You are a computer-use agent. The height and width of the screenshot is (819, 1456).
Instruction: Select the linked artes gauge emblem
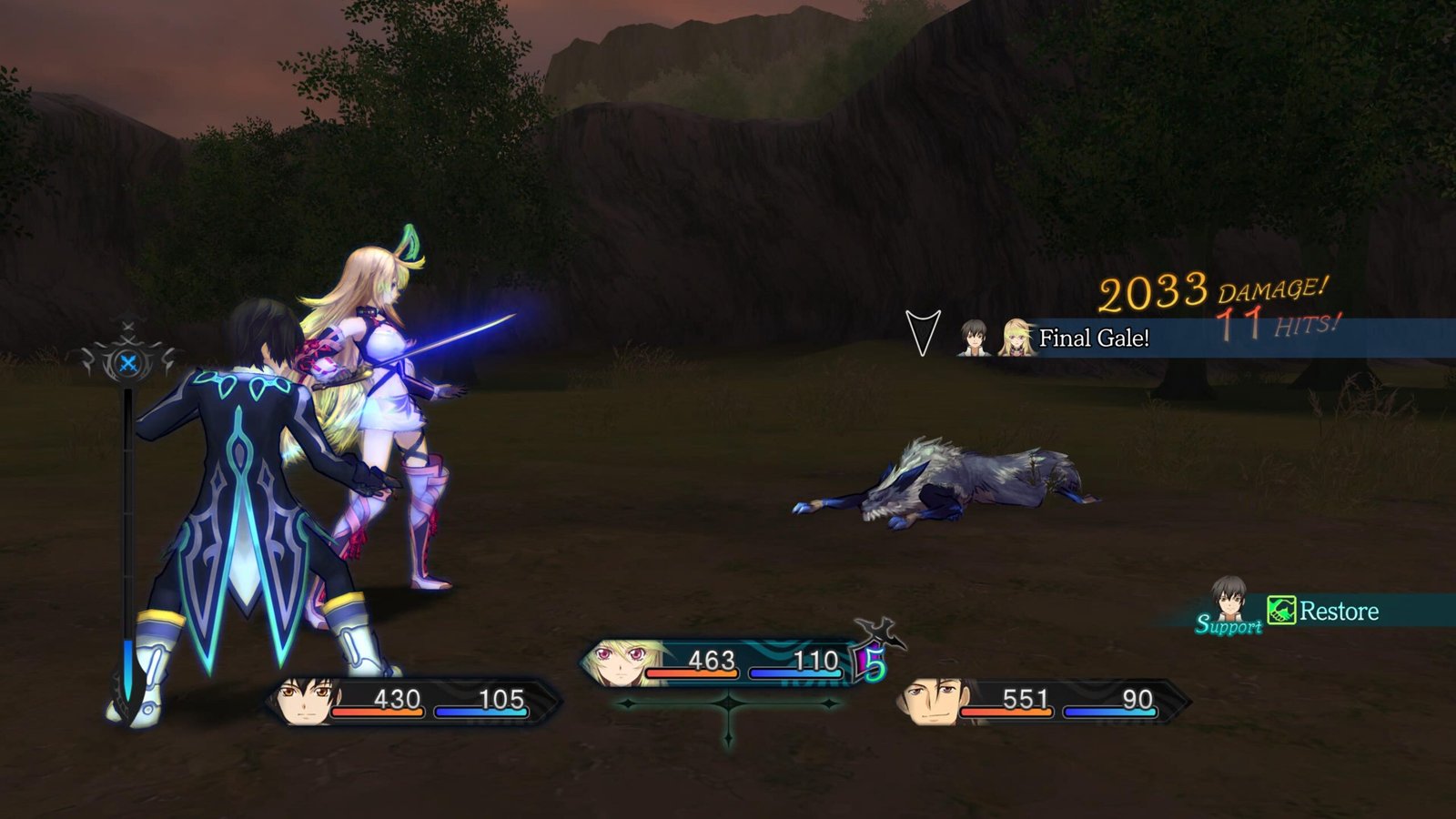pyautogui.click(x=128, y=363)
